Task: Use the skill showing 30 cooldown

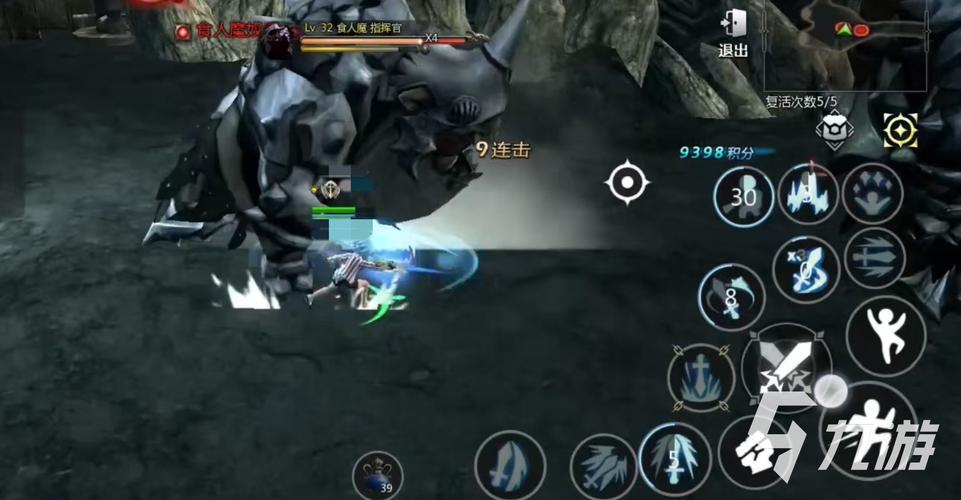Action: click(x=743, y=197)
